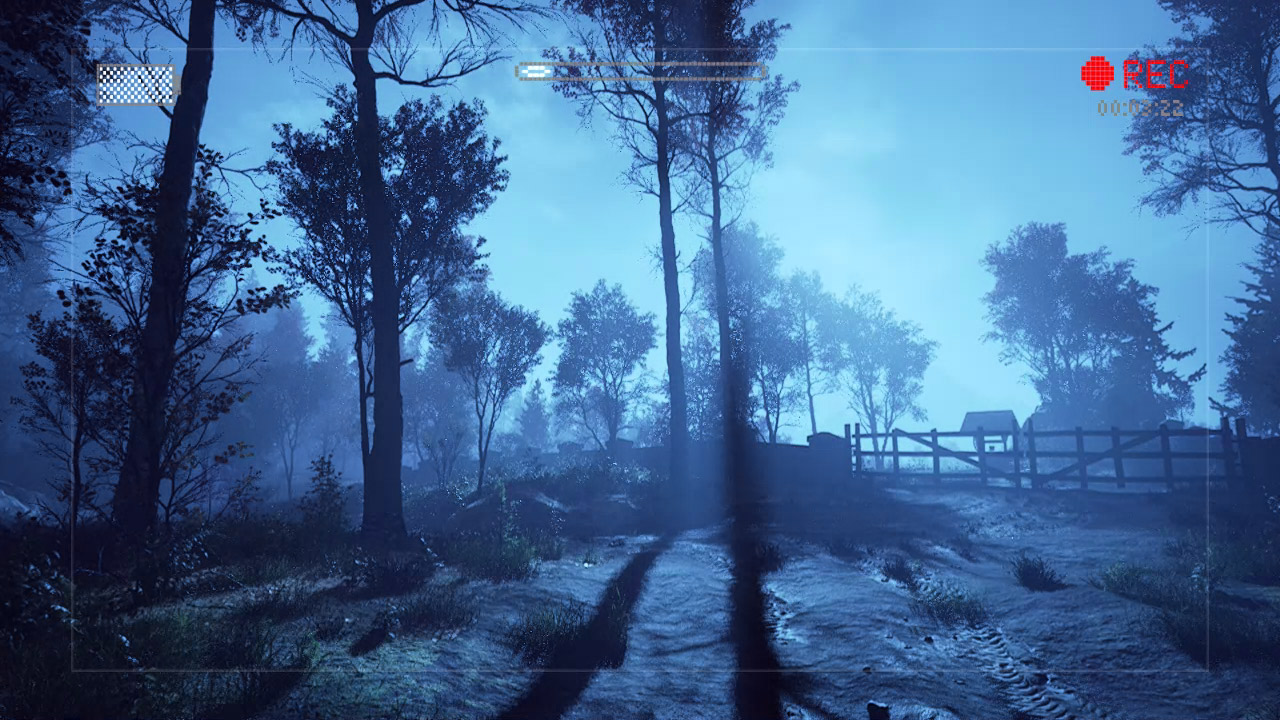Select the REC text label
Image resolution: width=1280 pixels, height=720 pixels.
click(x=1156, y=73)
